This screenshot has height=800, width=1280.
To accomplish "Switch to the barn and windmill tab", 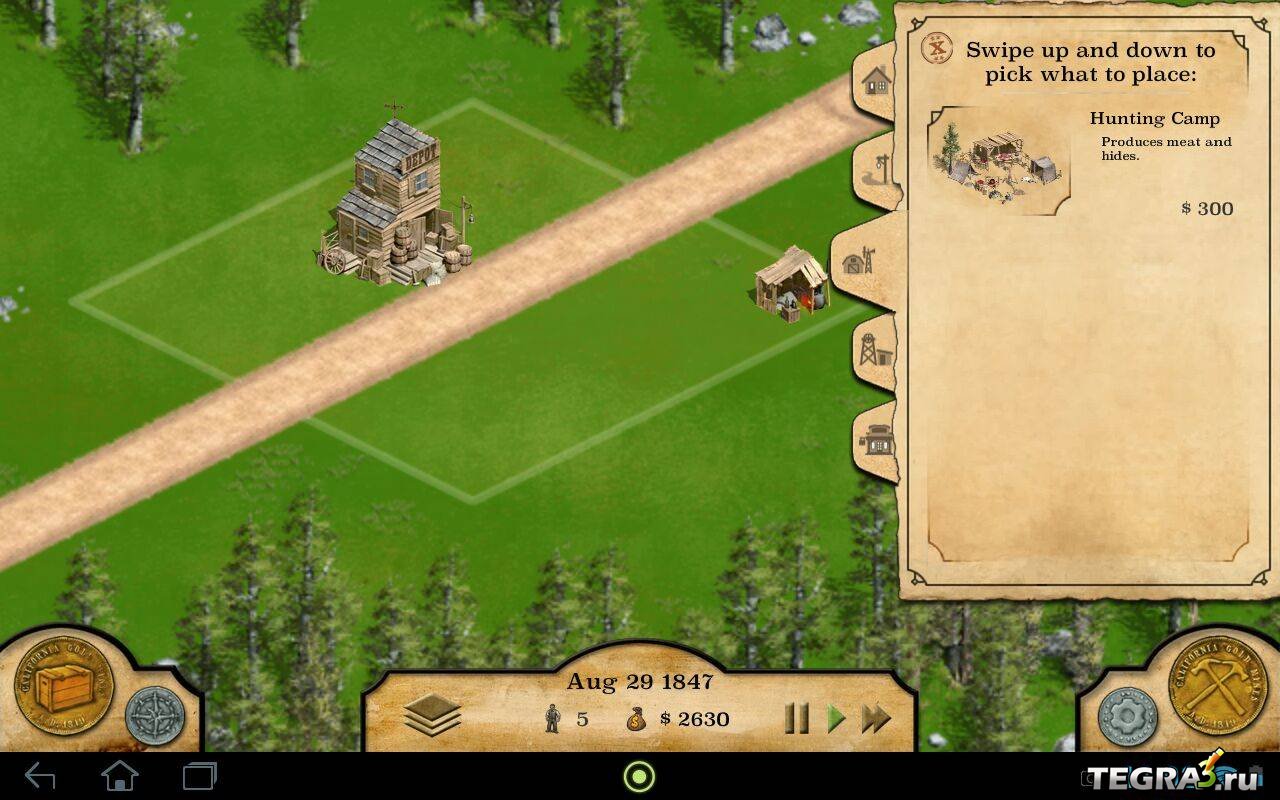I will (x=858, y=262).
